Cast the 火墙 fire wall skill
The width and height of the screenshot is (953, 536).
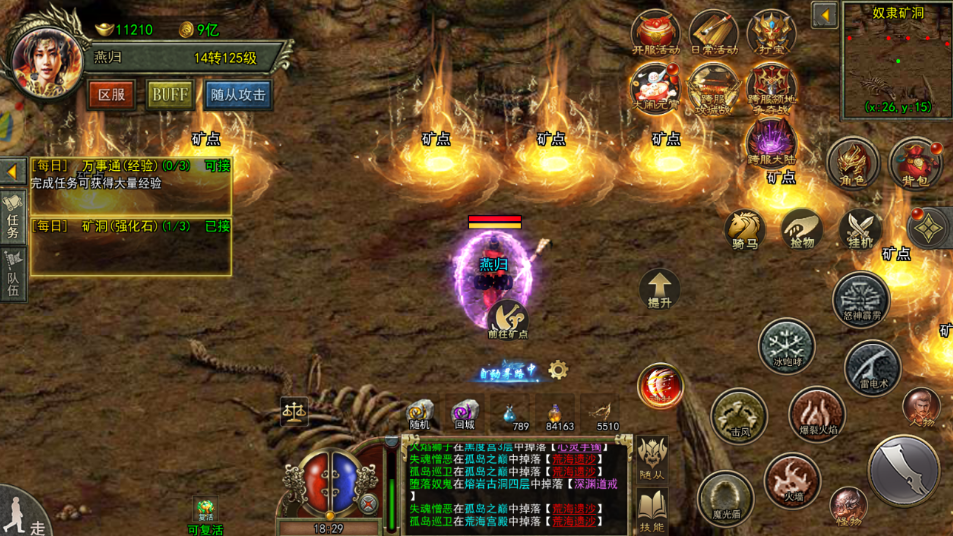click(x=792, y=479)
